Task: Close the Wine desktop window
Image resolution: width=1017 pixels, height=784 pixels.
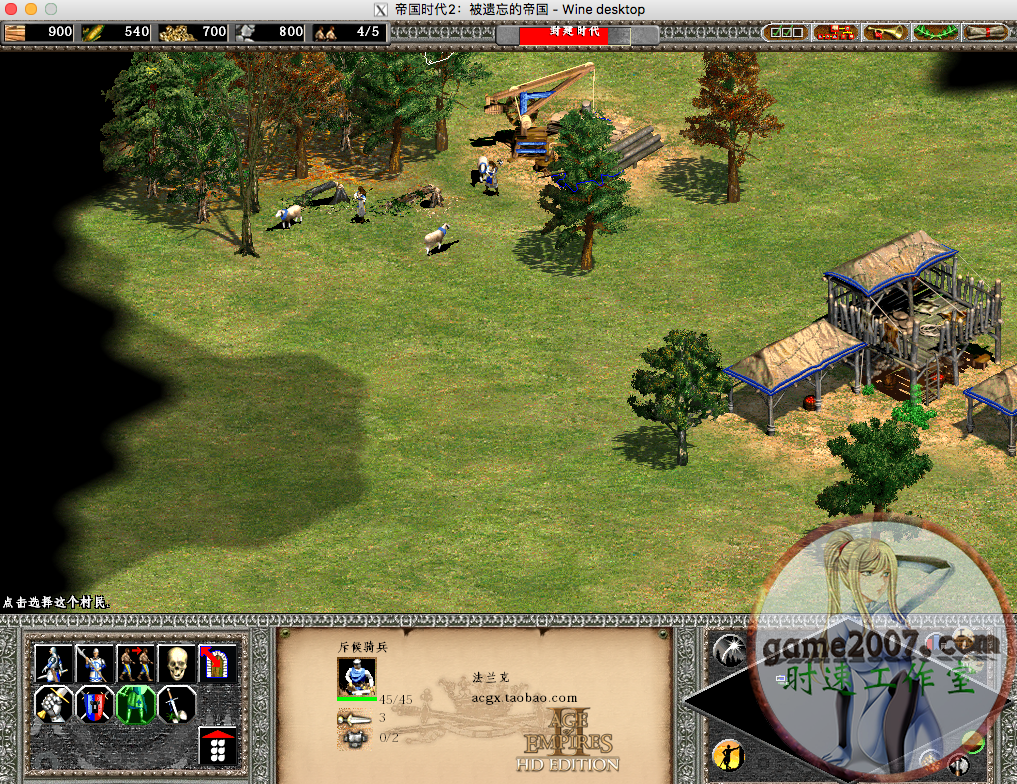Action: pyautogui.click(x=12, y=9)
